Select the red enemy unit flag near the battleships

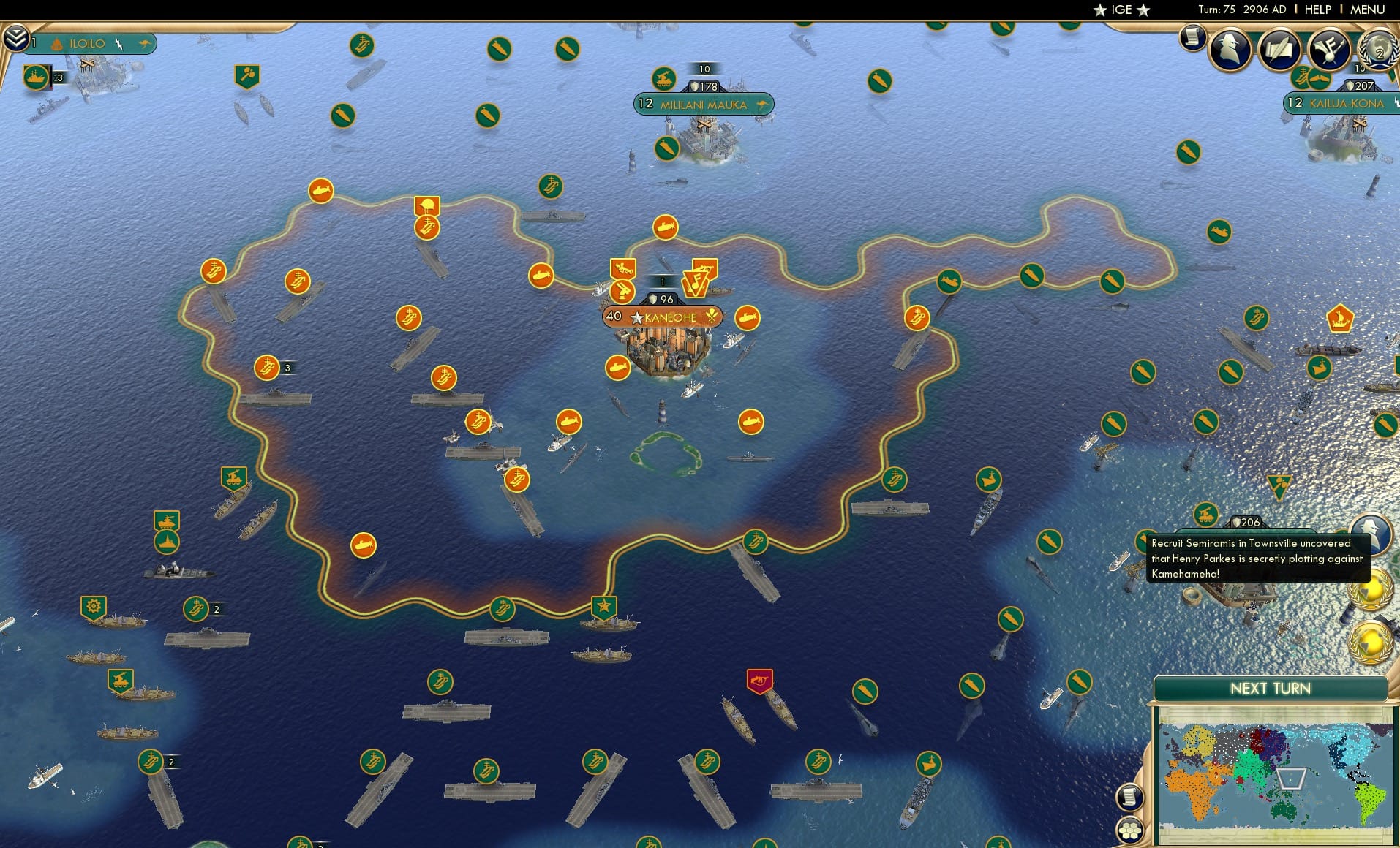(759, 681)
